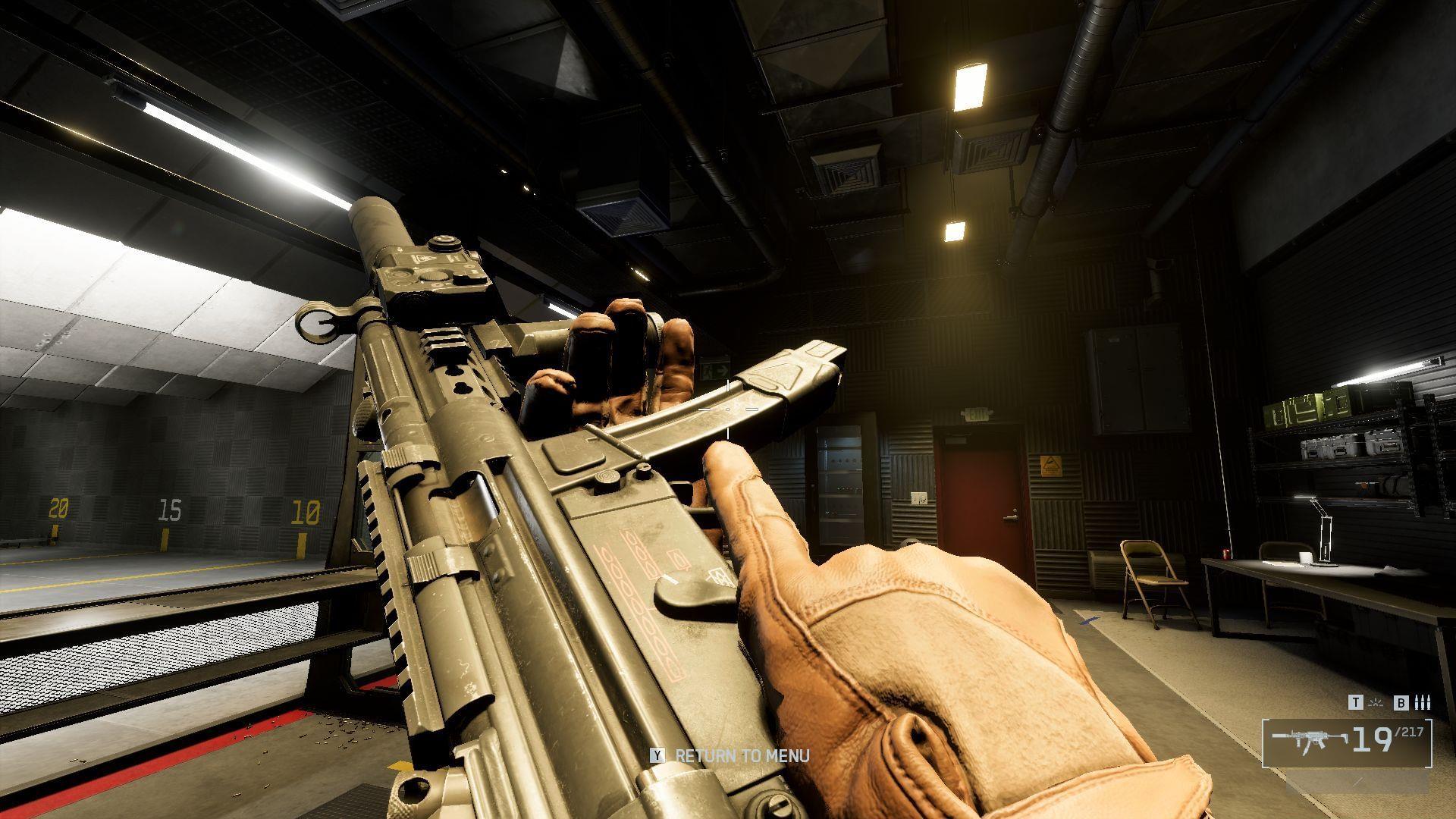The image size is (1456, 819).
Task: Click the MP5 weapon silhouette in the ammo HUD
Action: (1310, 739)
